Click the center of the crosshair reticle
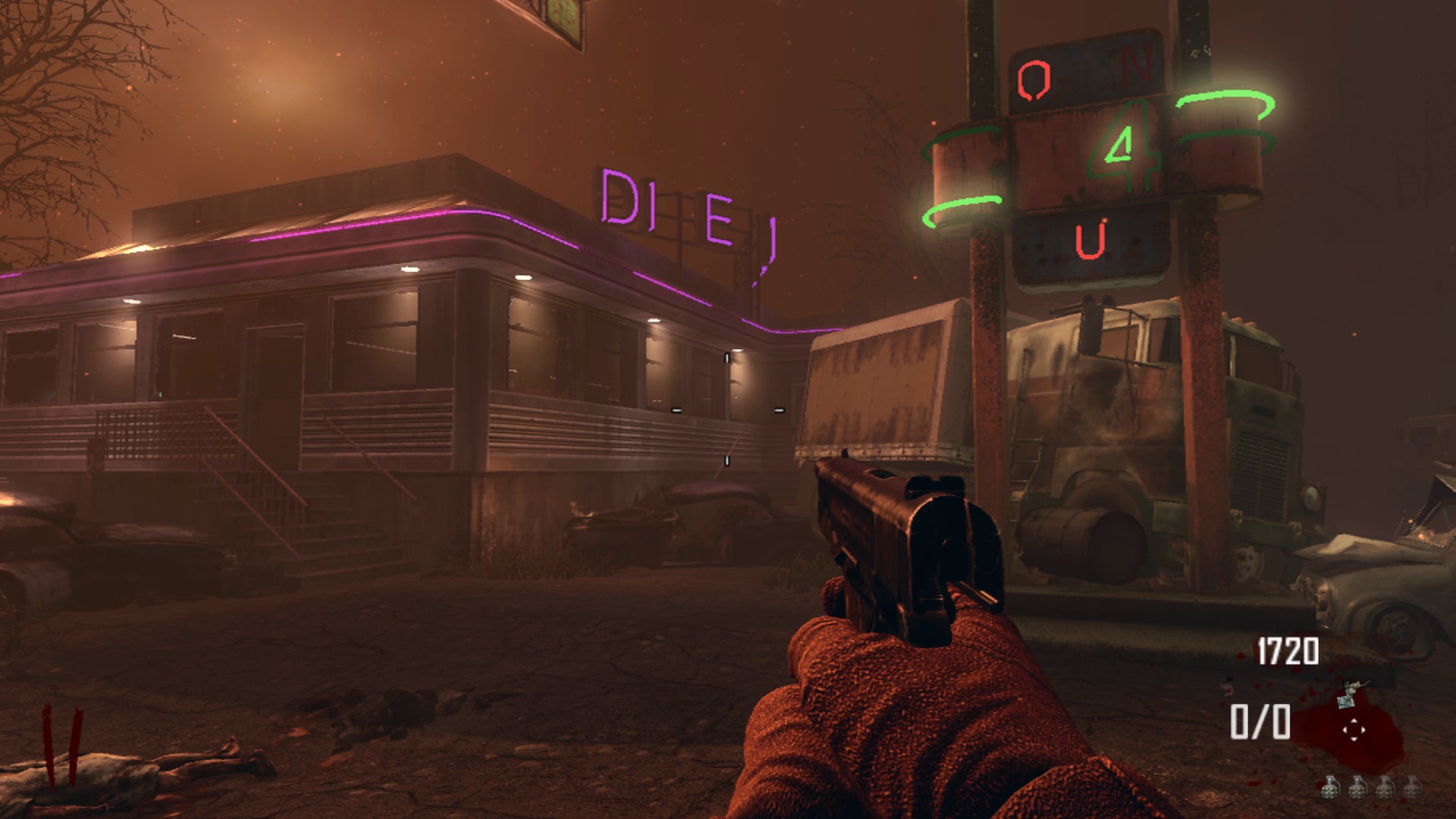Viewport: 1456px width, 819px height. pyautogui.click(x=1354, y=730)
